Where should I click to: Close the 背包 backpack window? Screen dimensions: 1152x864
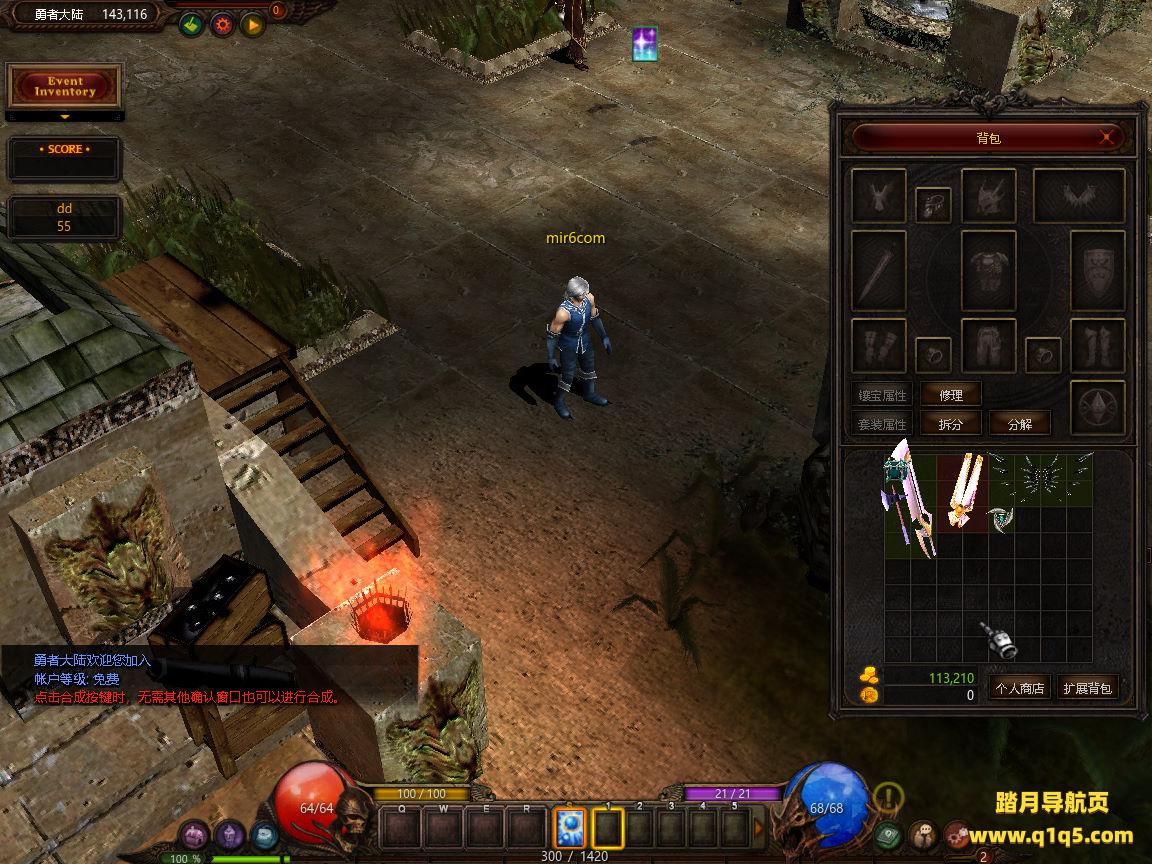[x=1107, y=138]
